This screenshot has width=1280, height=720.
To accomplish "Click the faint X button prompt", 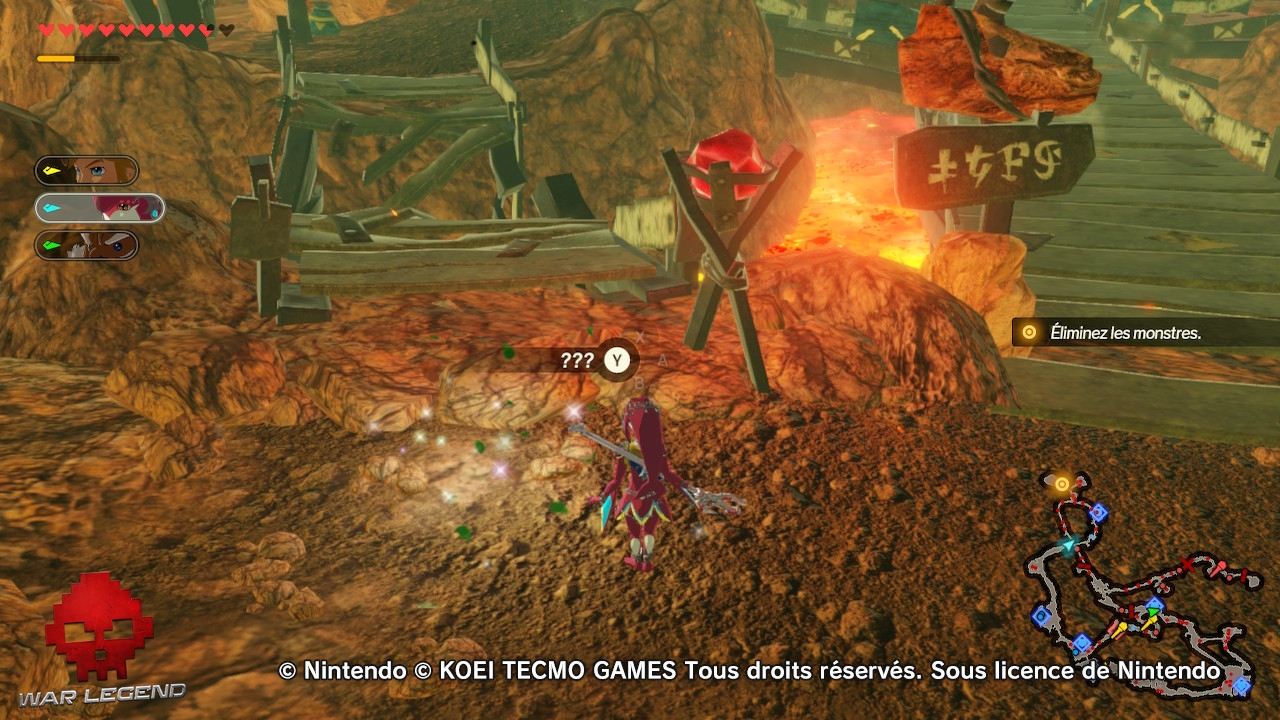I will 640,337.
